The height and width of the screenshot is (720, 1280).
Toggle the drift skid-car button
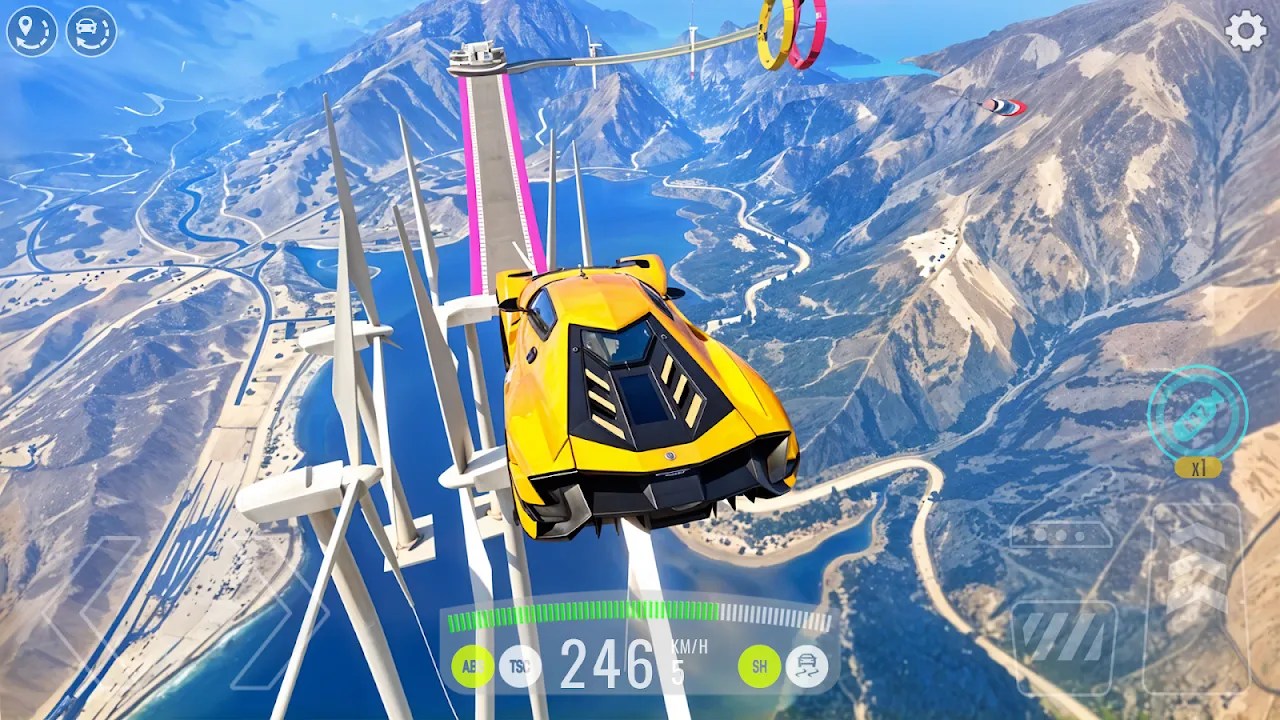coord(806,666)
